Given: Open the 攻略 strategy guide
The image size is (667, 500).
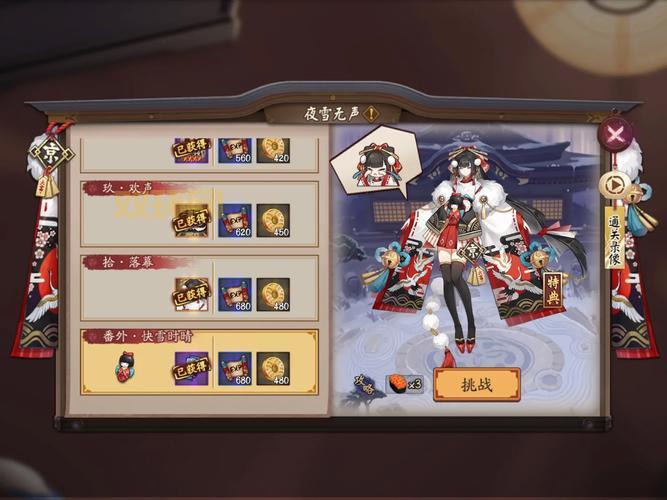Looking at the screenshot, I should pyautogui.click(x=365, y=383).
